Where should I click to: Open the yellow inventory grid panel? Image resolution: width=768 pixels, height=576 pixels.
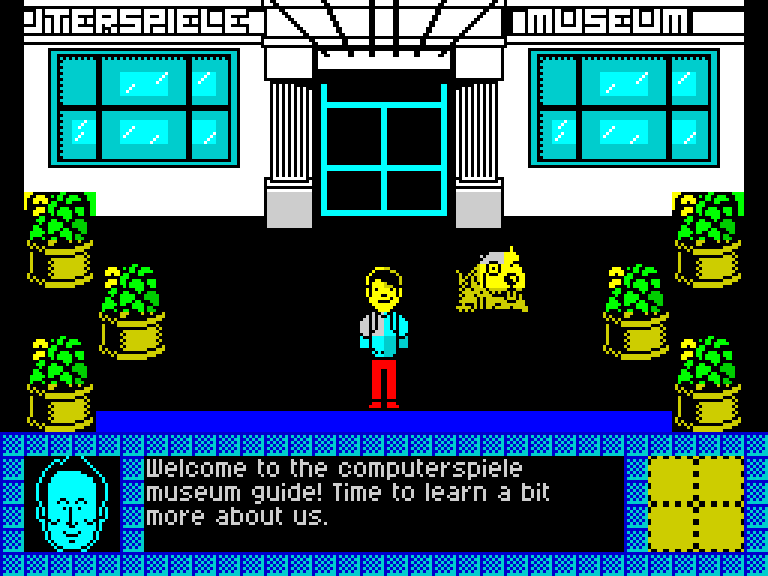point(695,503)
